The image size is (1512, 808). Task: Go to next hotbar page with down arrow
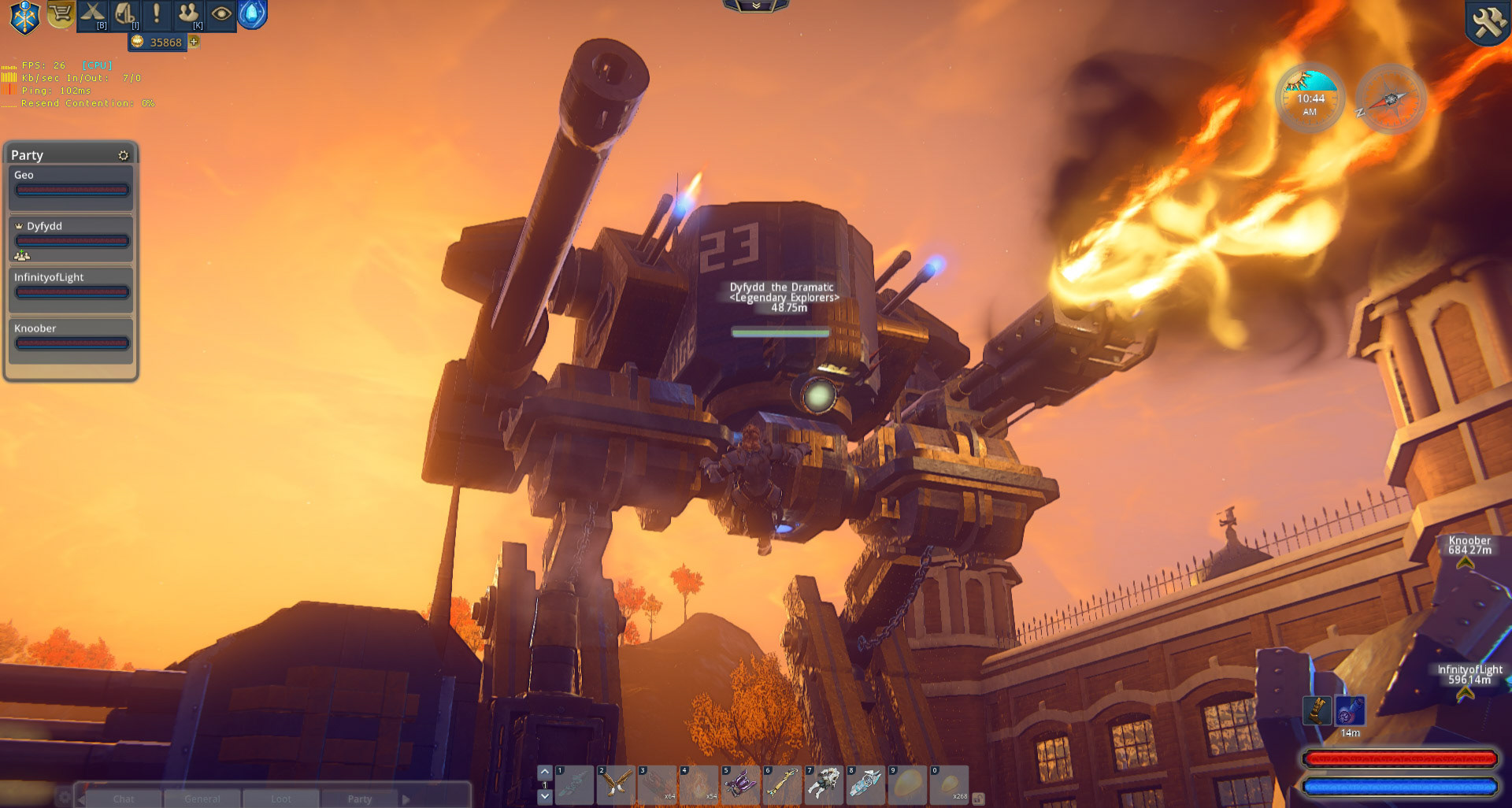pos(544,797)
